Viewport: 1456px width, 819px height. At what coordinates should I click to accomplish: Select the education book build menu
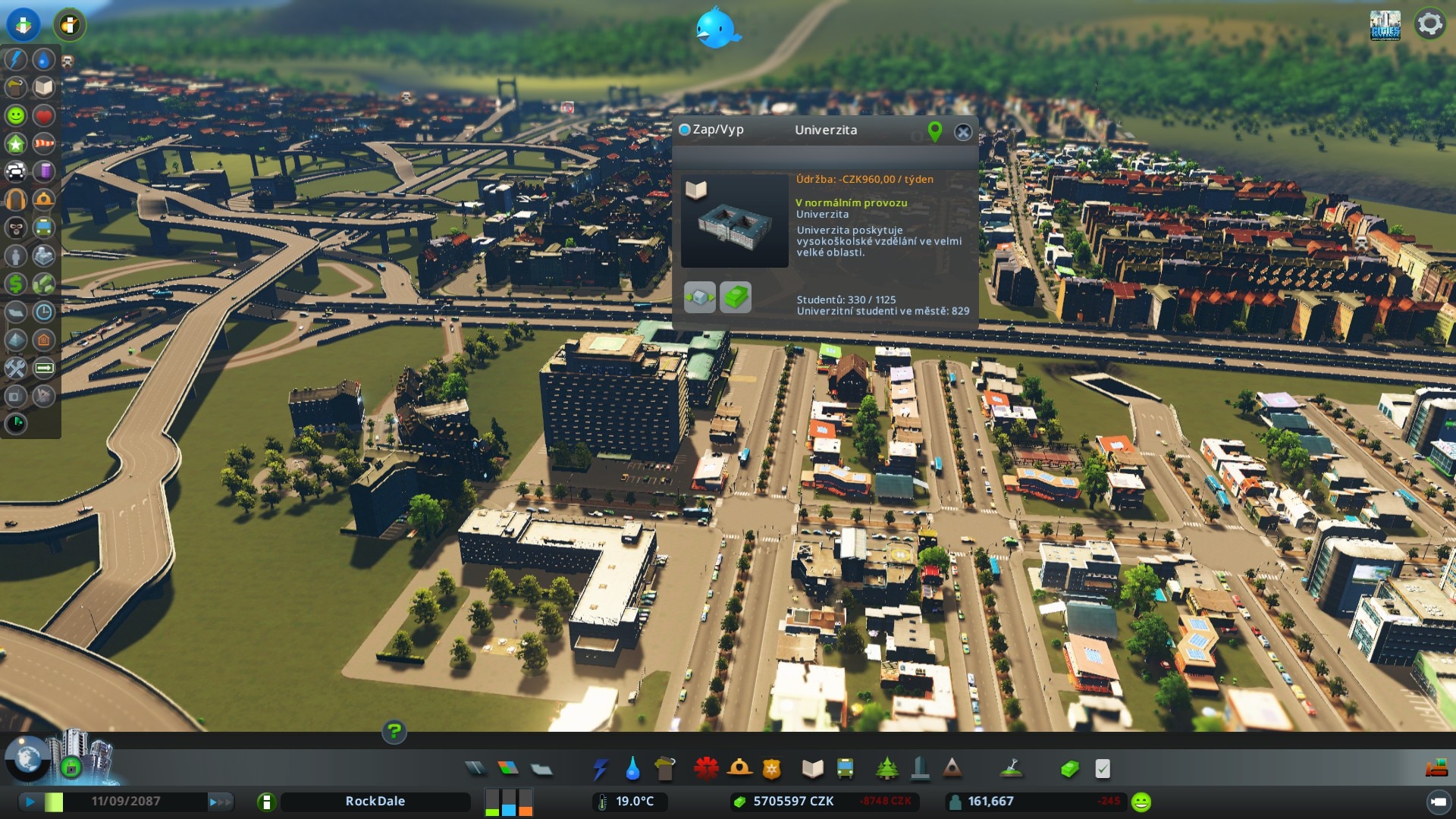[812, 769]
